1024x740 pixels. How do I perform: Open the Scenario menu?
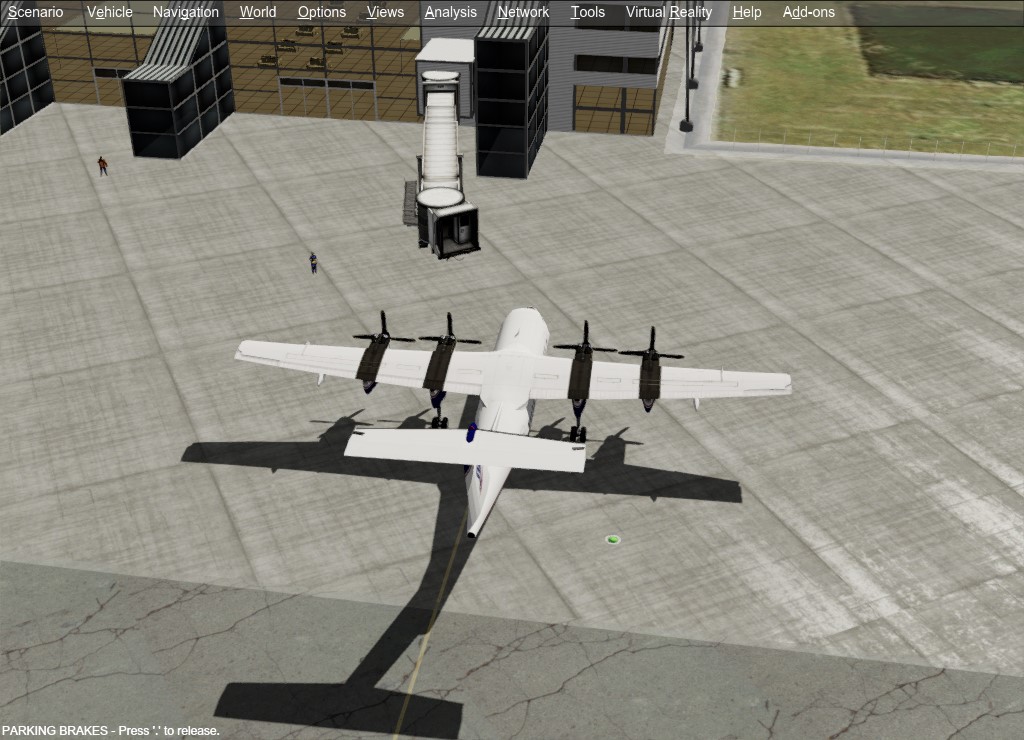click(35, 12)
